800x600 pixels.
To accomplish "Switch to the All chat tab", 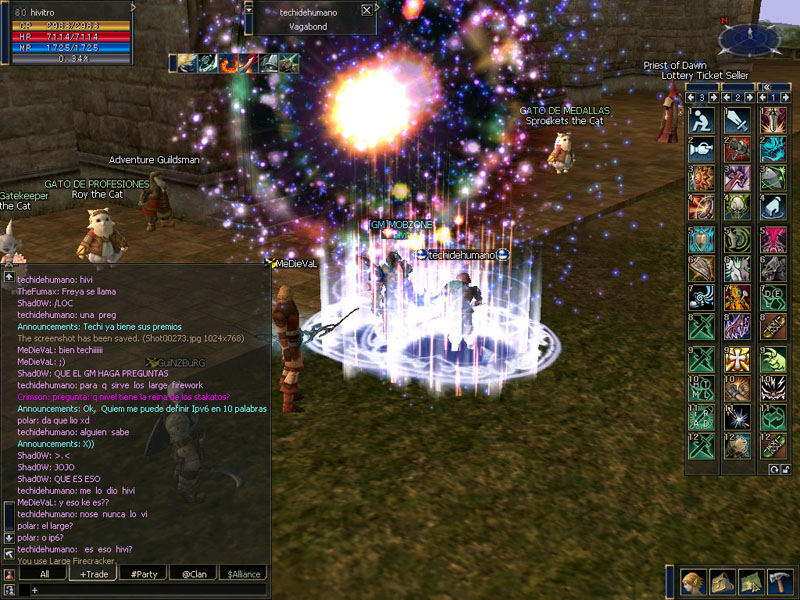I will 44,574.
